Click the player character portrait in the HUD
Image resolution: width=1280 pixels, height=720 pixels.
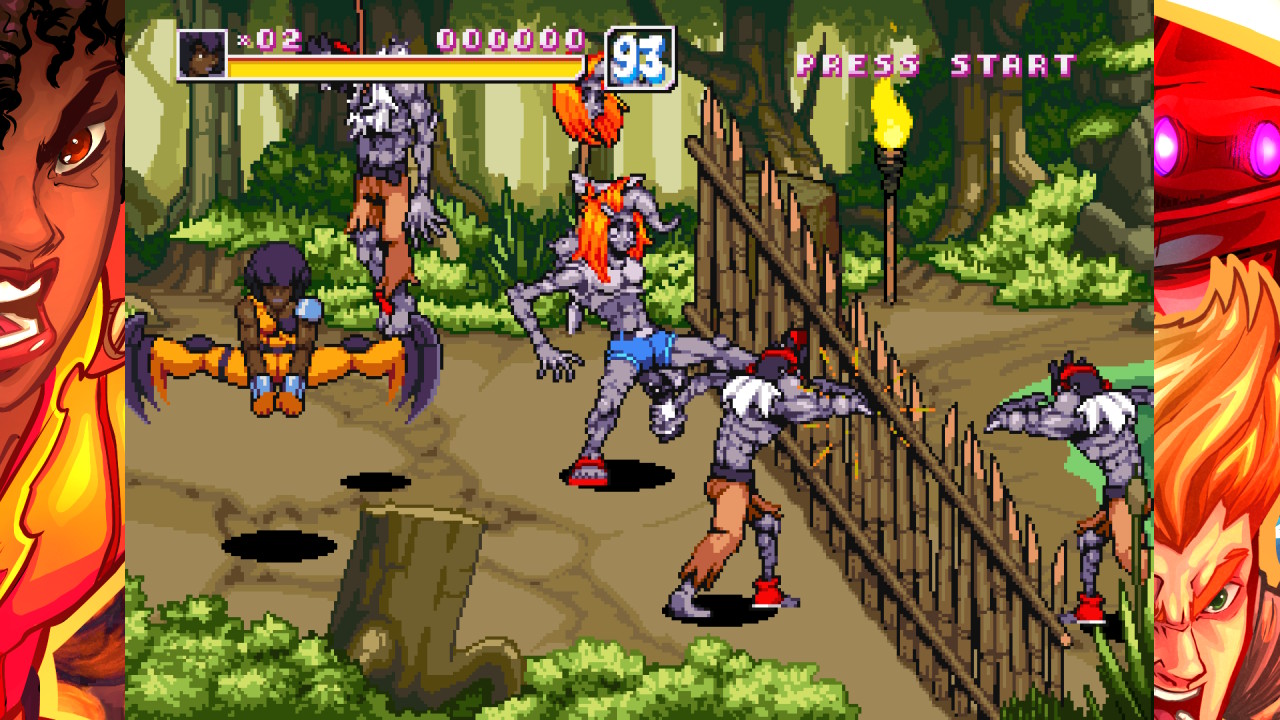tap(202, 52)
